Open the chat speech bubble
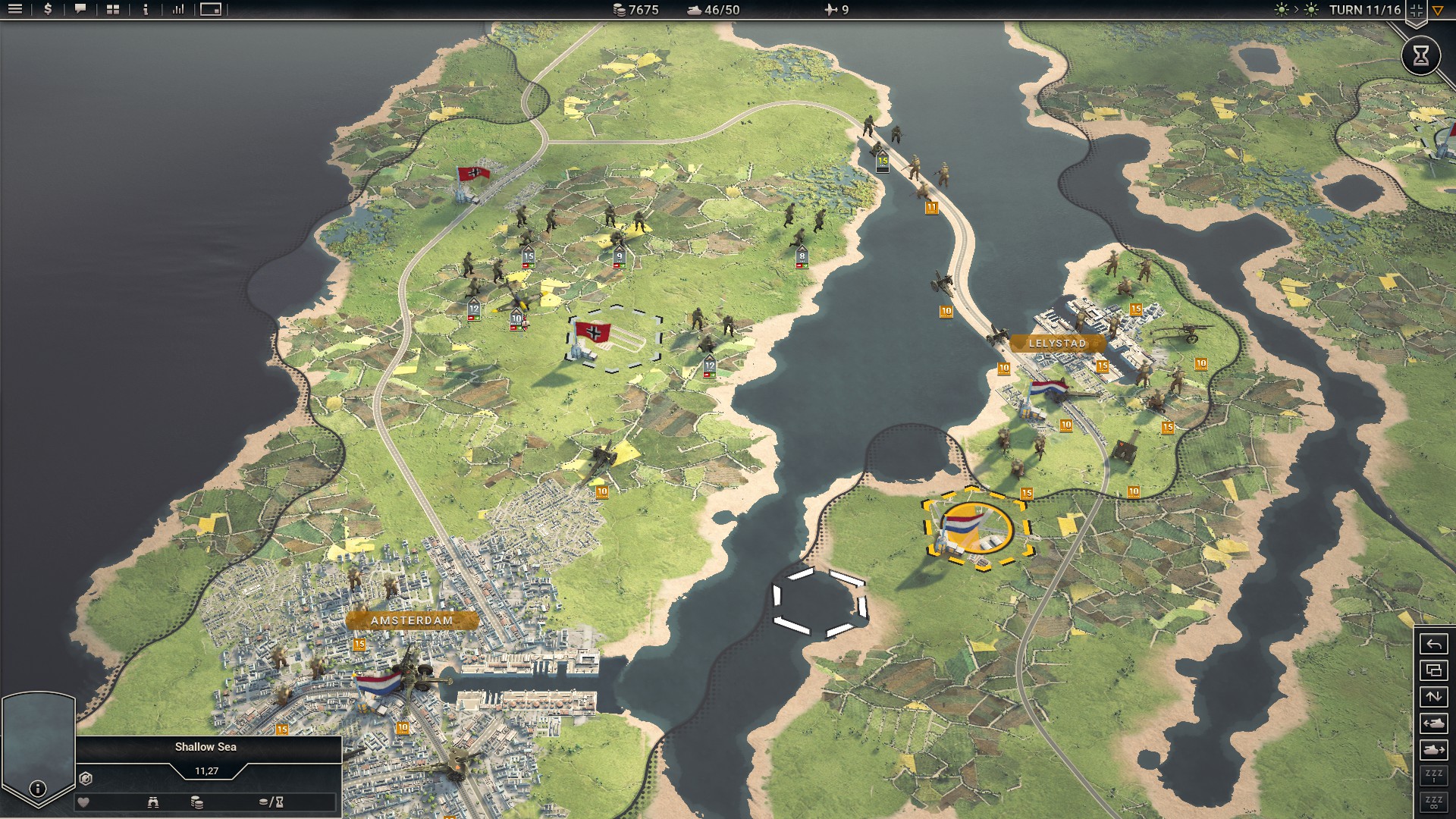 pos(80,10)
